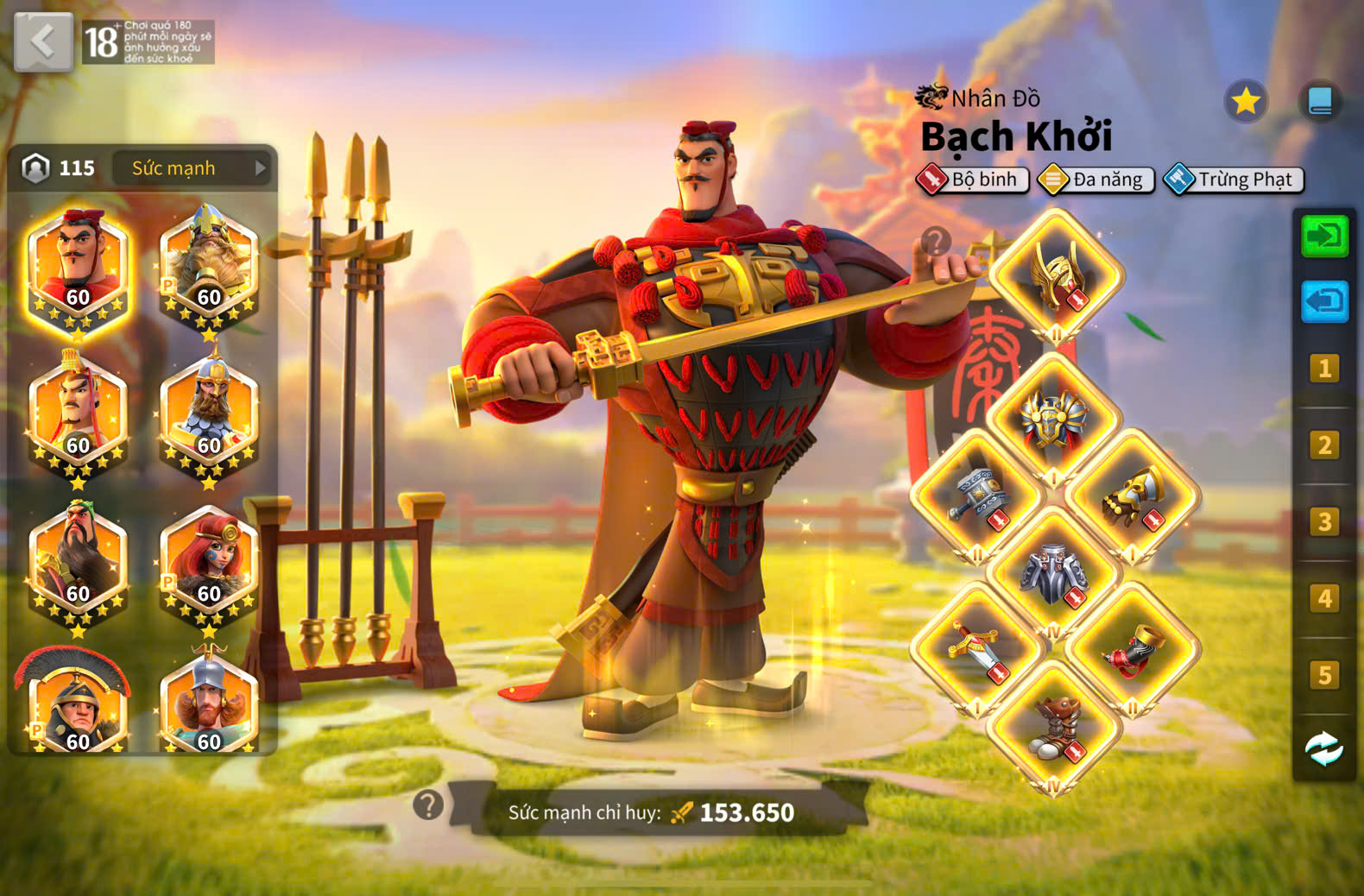Click the green arrow equip button
1364x896 pixels.
pyautogui.click(x=1324, y=235)
